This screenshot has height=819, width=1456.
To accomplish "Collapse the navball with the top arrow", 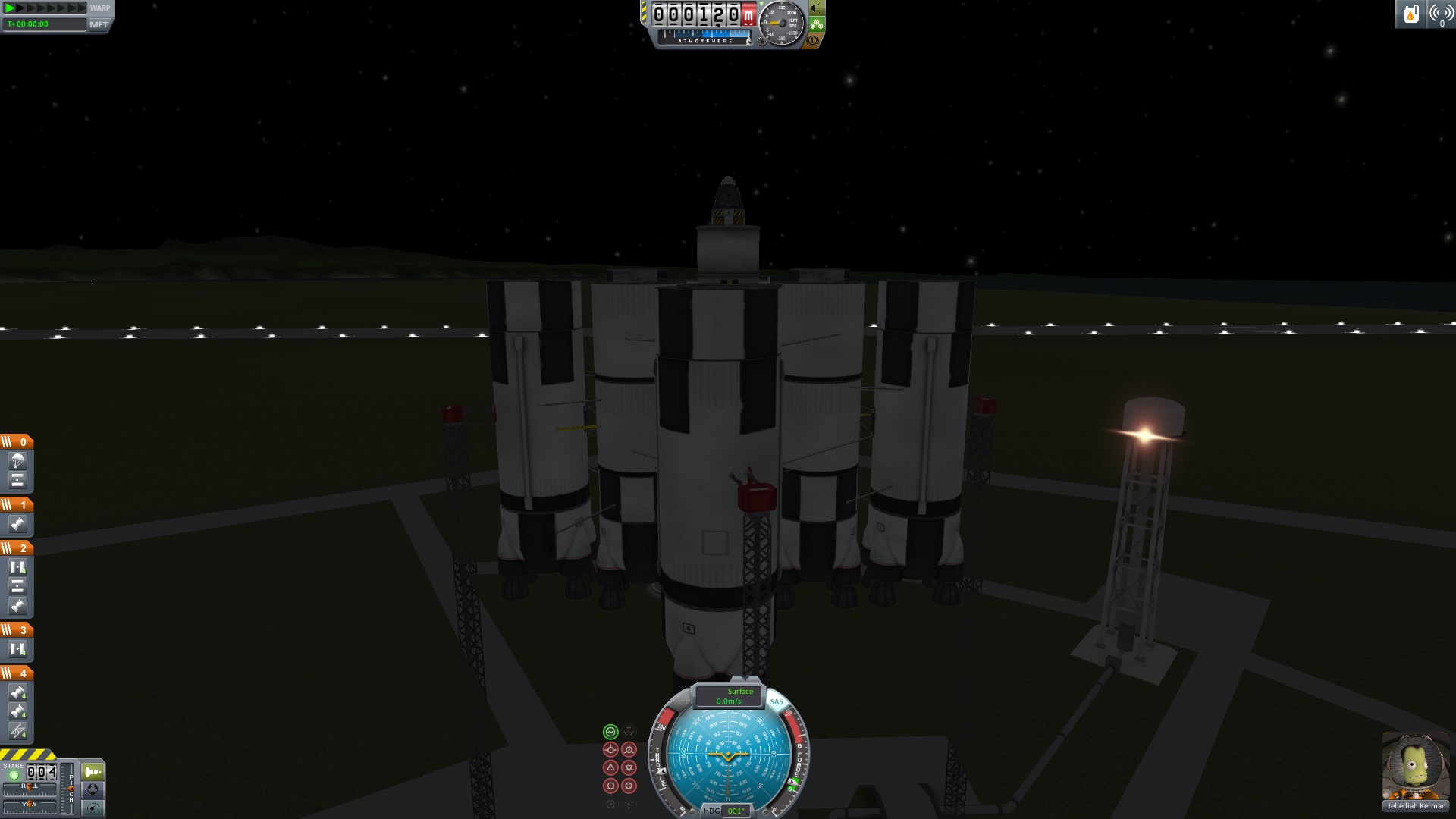I will coord(745,679).
